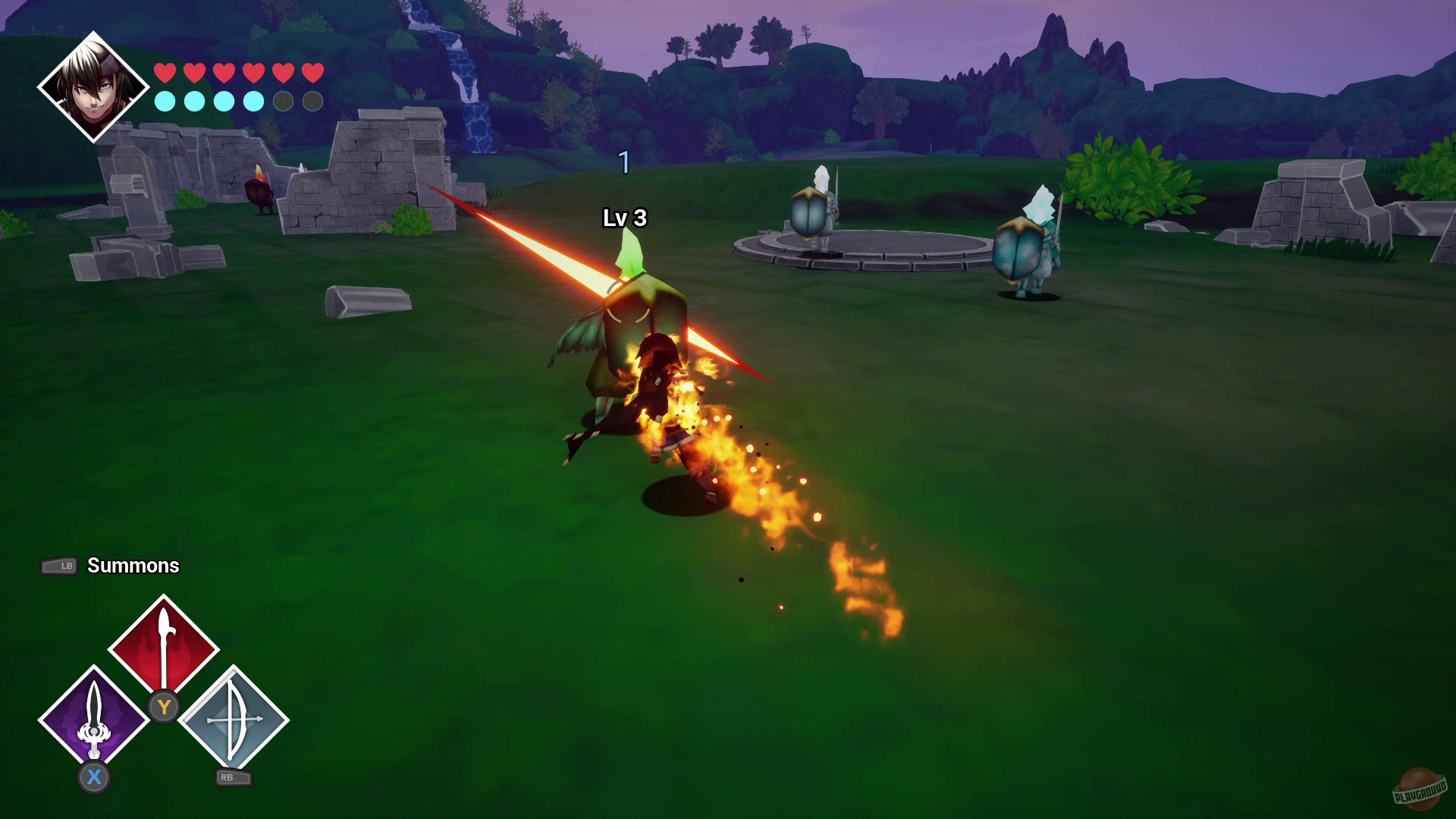Click the RB button prompt beside the bow
The width and height of the screenshot is (1456, 819).
pyautogui.click(x=231, y=778)
